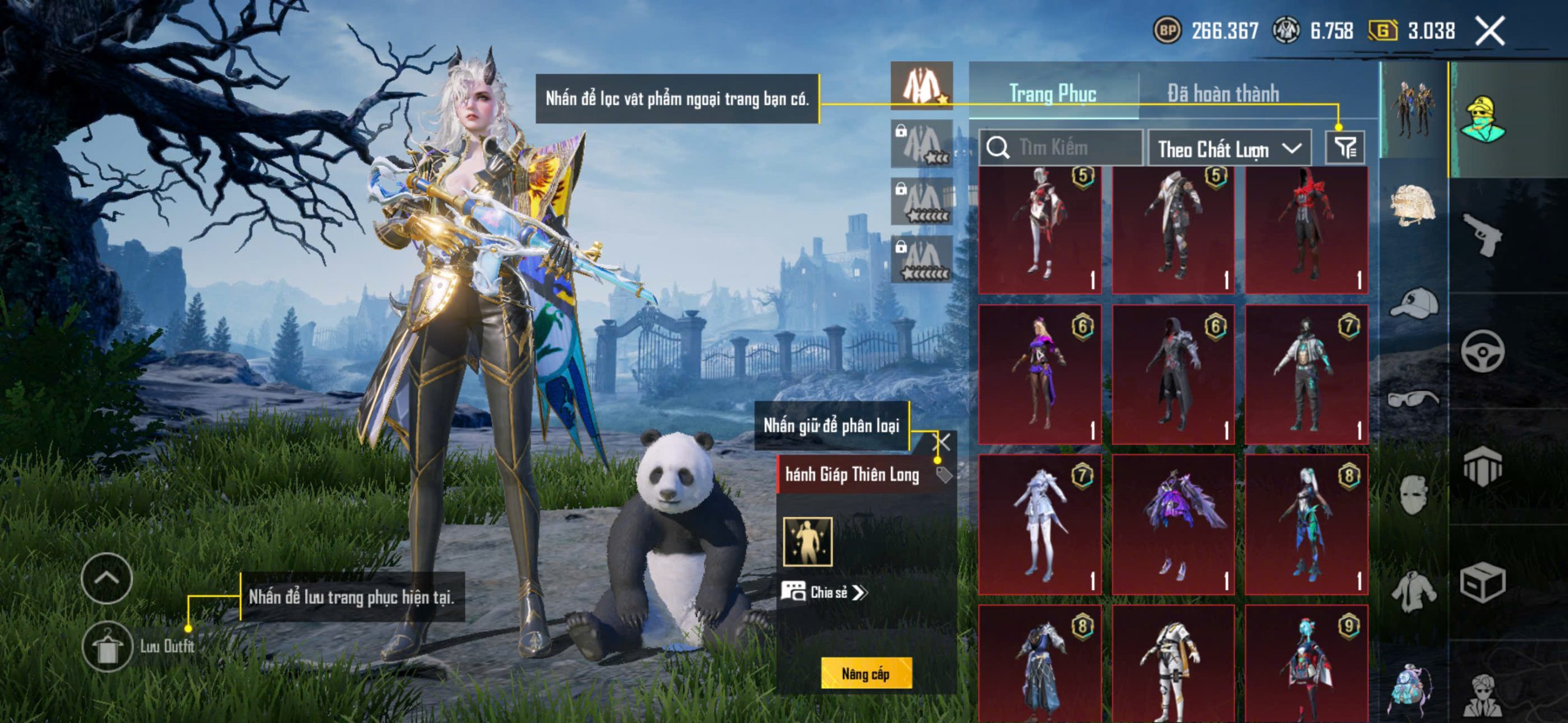Open the pistol weapons category
The image size is (1568, 723).
1482,235
